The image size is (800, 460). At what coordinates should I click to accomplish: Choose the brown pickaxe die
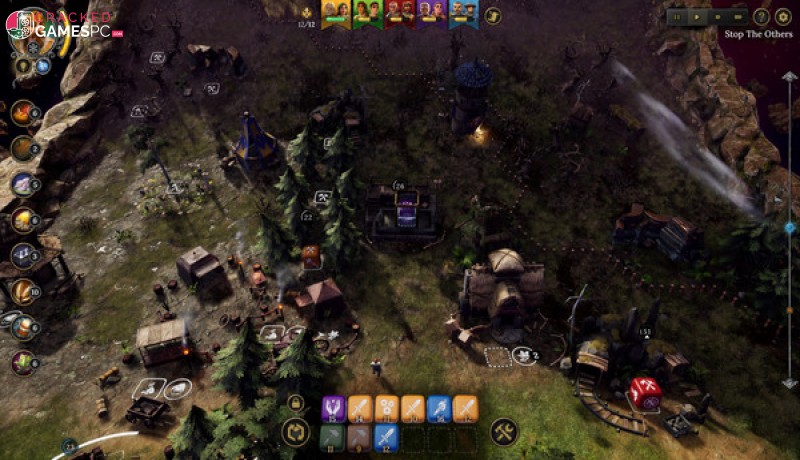pos(360,436)
